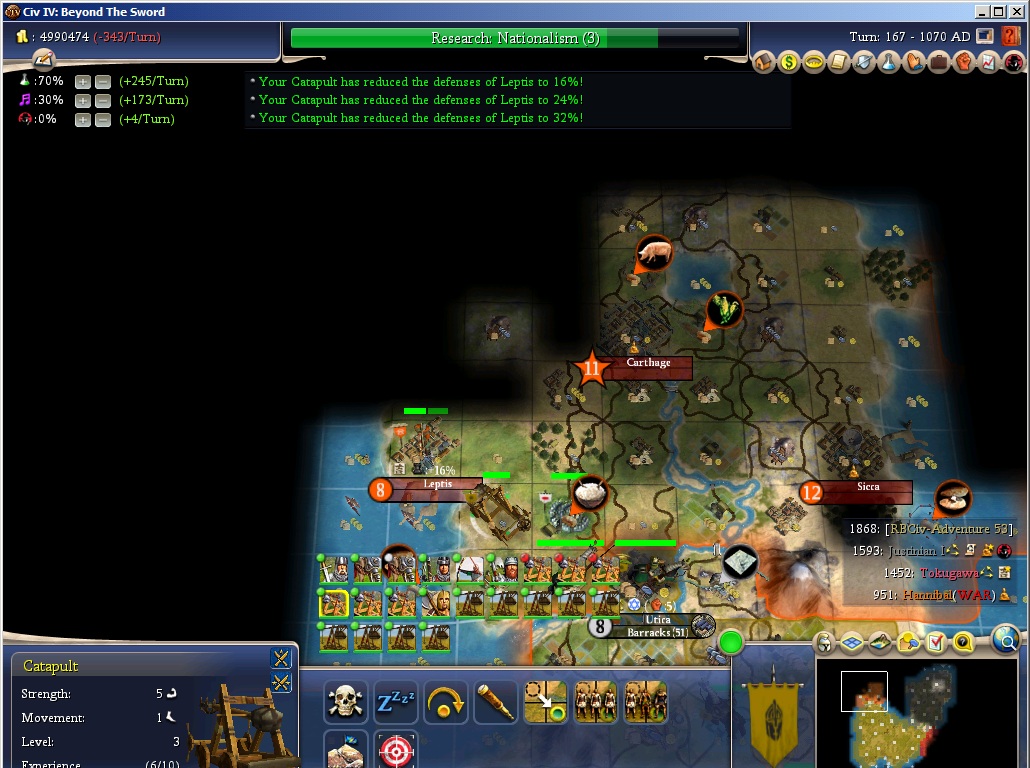
Task: Open the Technology Advisor flask icon
Action: (x=889, y=63)
